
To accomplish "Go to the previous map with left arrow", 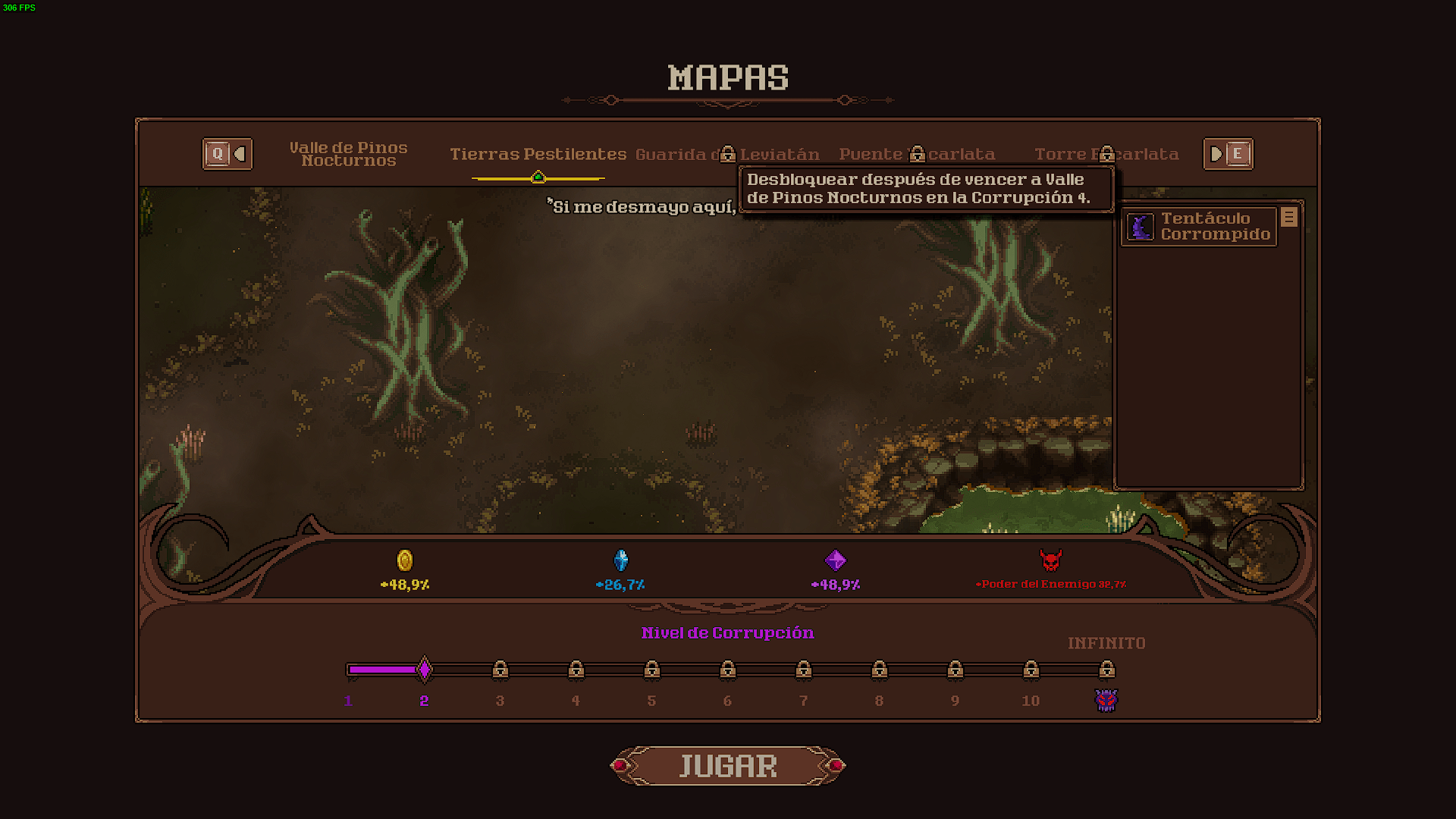I will [x=227, y=154].
